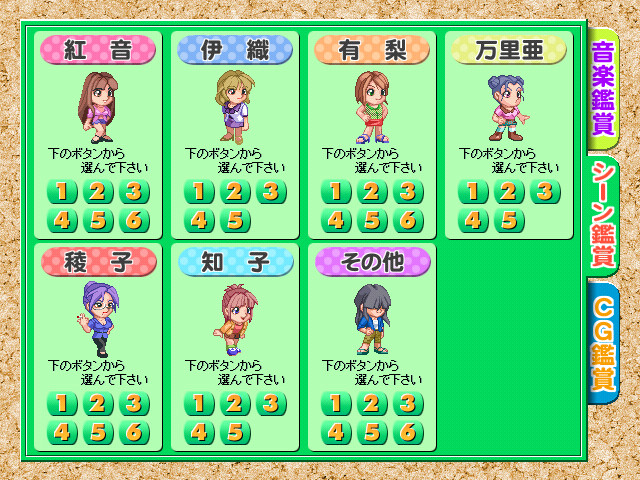Open scene 2 for 有梨
Viewport: 640px width, 480px height.
coord(372,192)
